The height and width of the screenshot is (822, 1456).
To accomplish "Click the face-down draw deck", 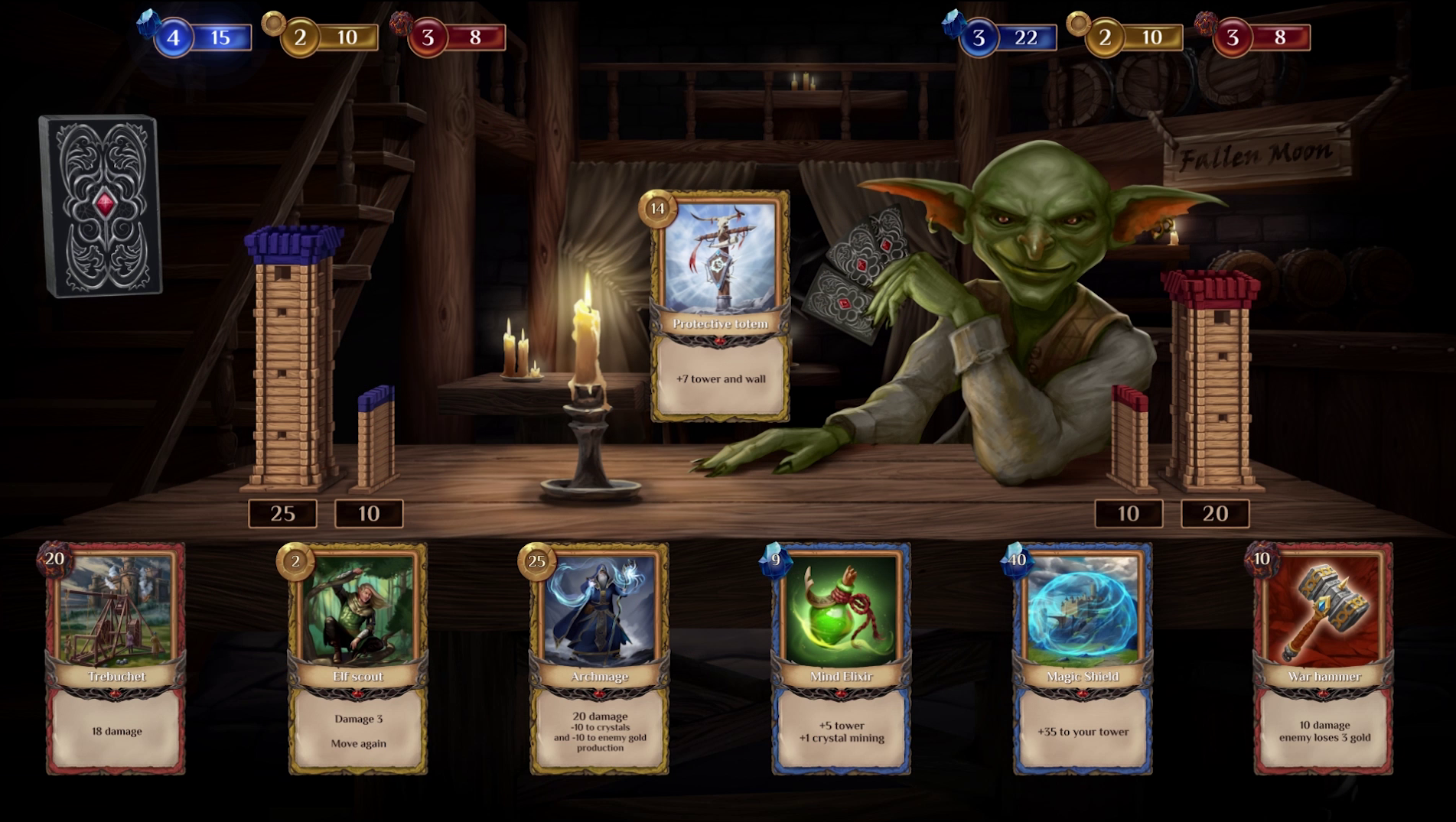I will click(x=101, y=205).
